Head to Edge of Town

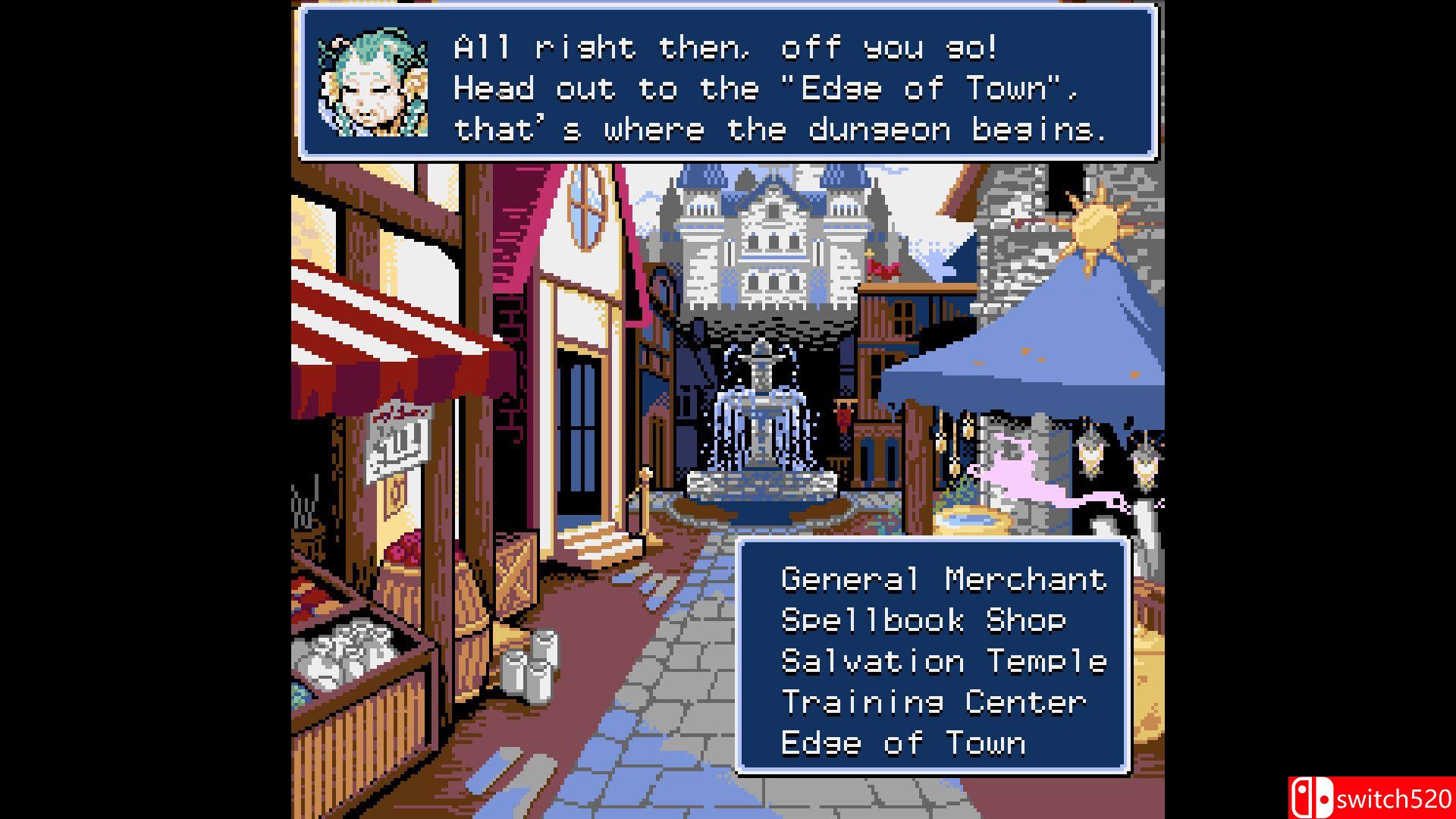903,743
